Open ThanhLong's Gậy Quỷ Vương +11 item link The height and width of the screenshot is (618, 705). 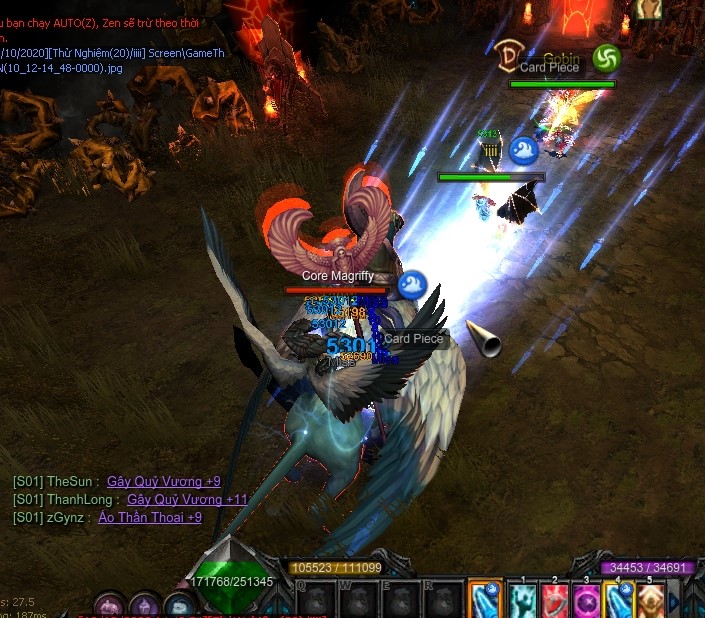187,499
